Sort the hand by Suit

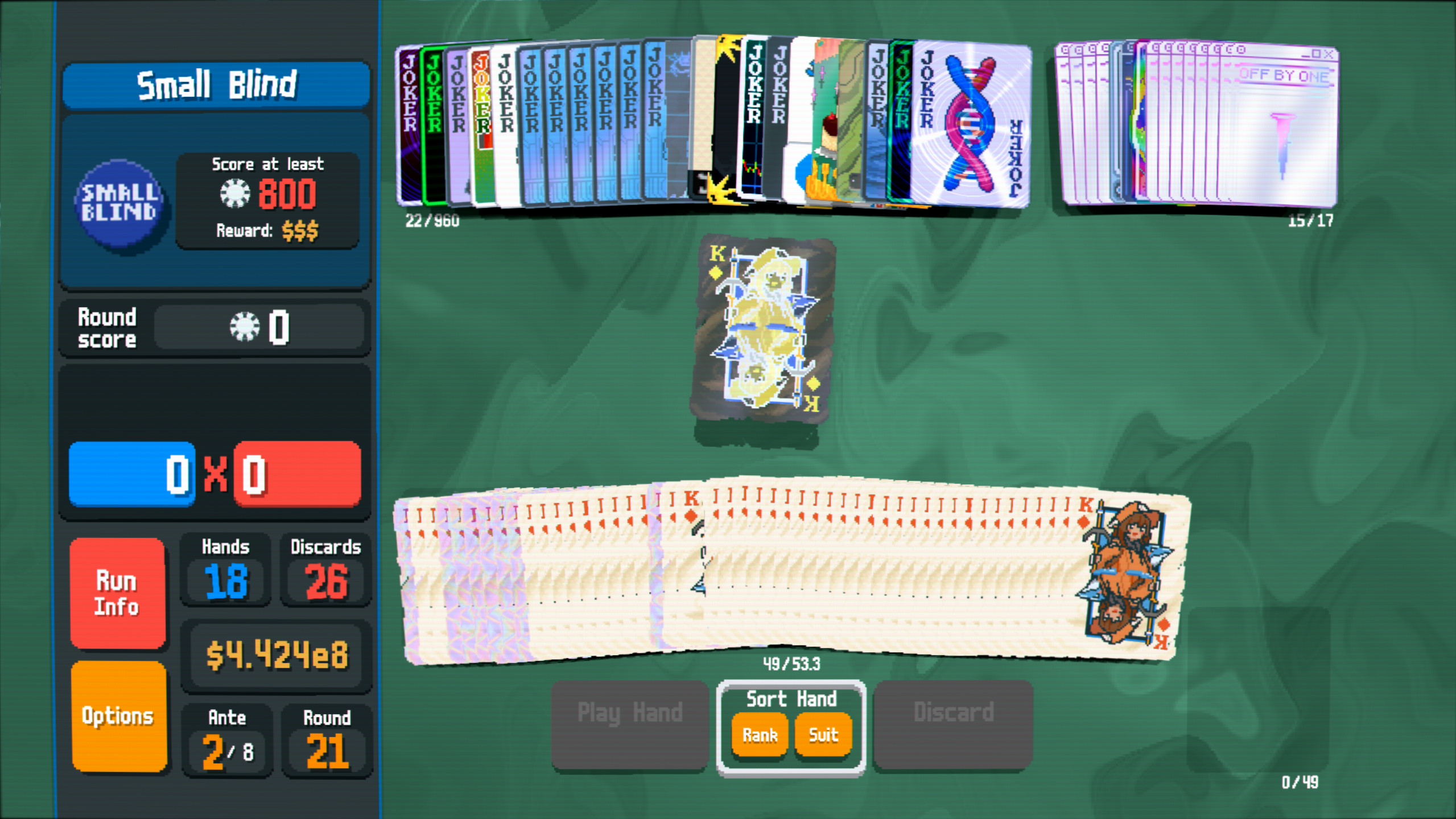click(x=822, y=735)
